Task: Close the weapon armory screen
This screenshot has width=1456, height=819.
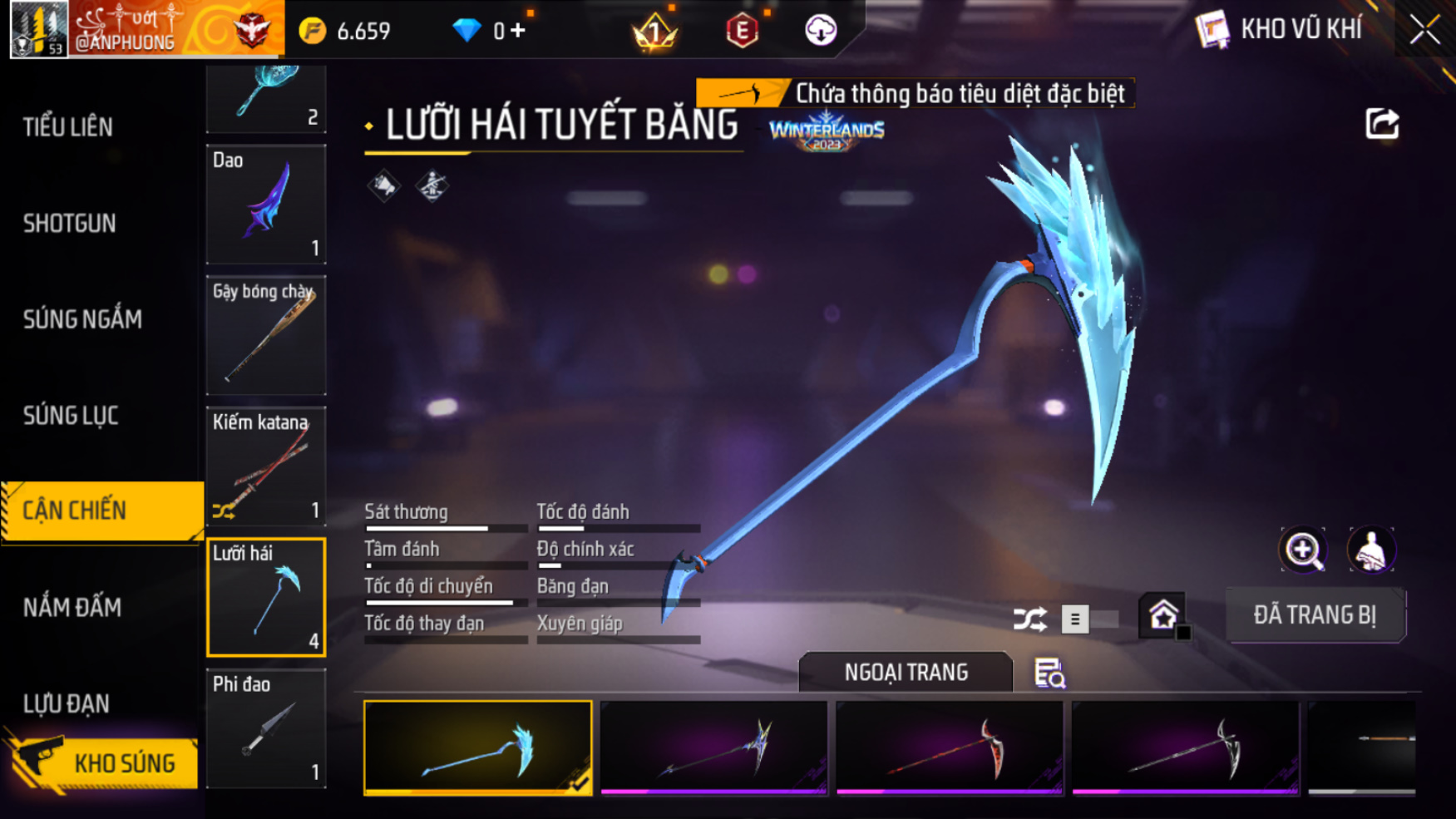Action: tap(1424, 31)
